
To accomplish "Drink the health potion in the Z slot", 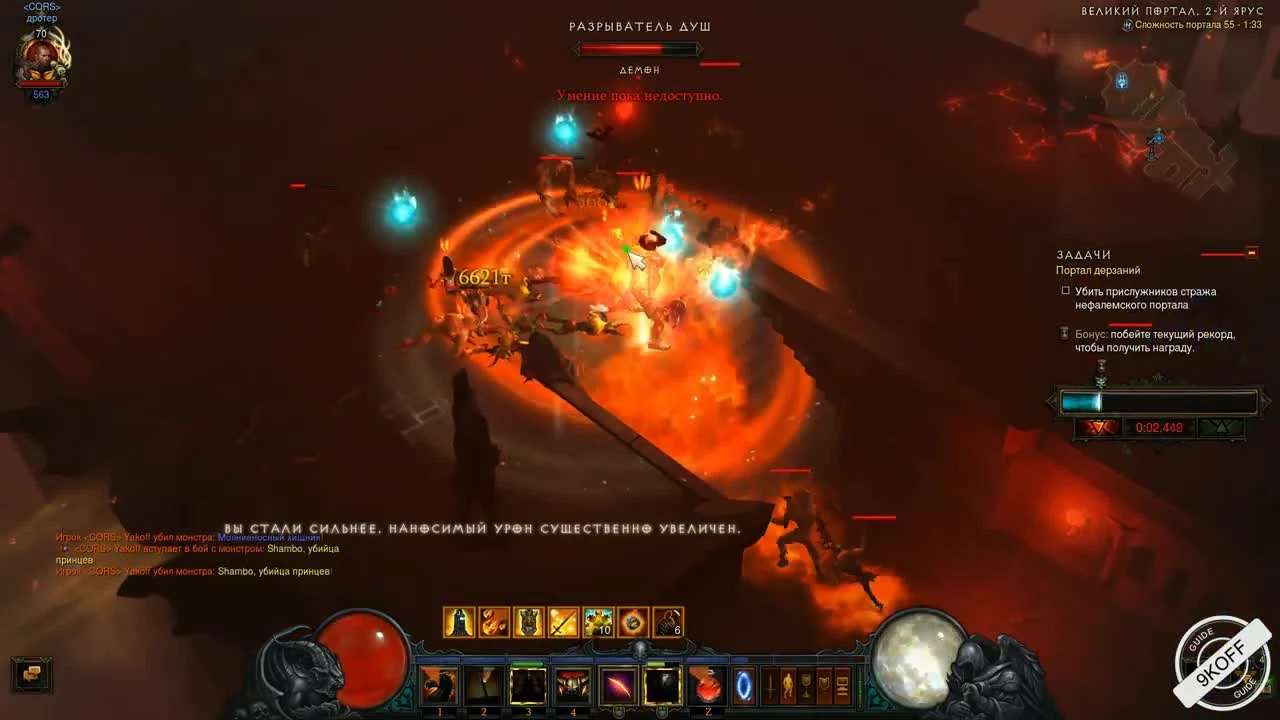I will tap(708, 686).
